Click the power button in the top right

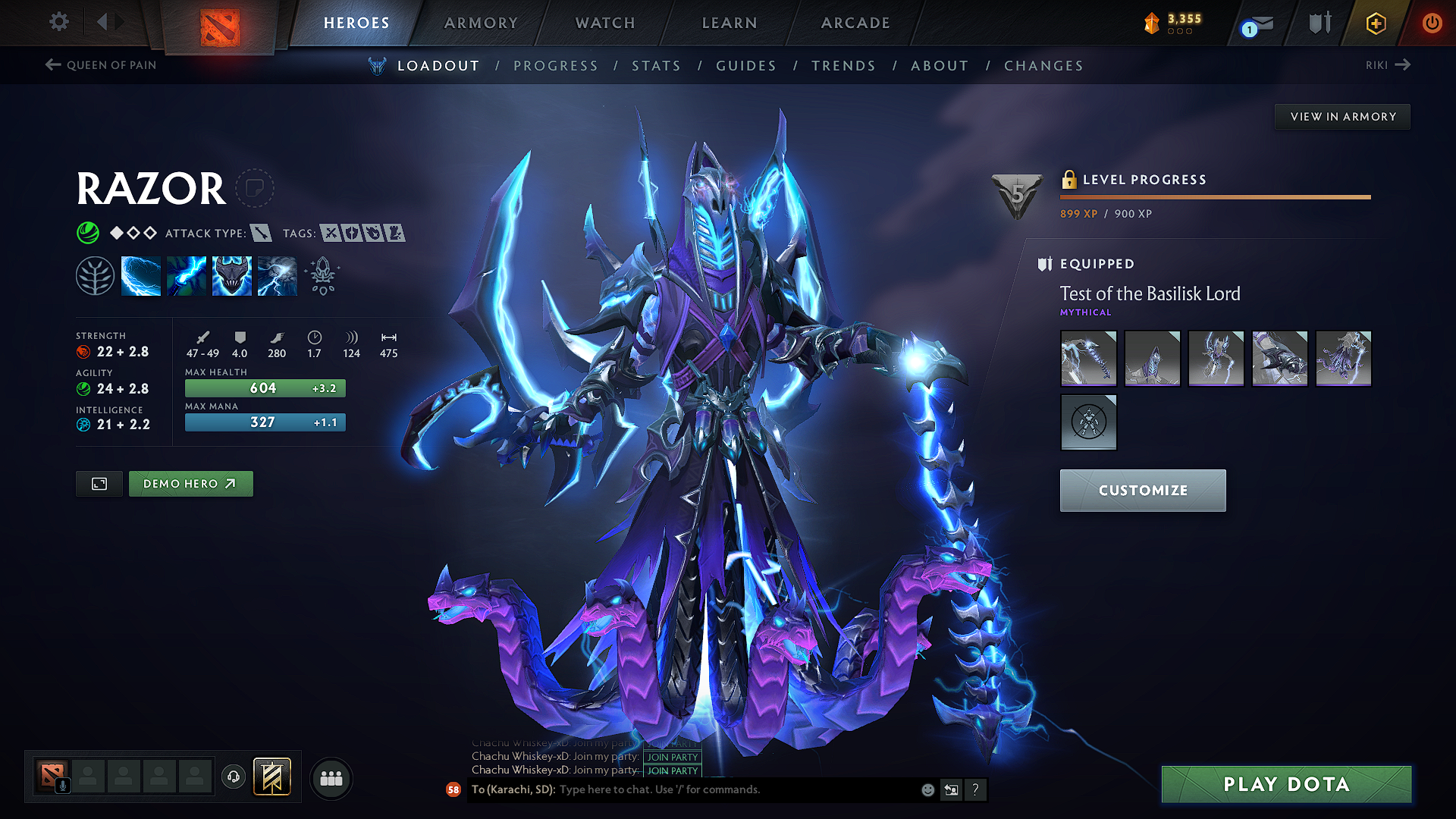1432,23
